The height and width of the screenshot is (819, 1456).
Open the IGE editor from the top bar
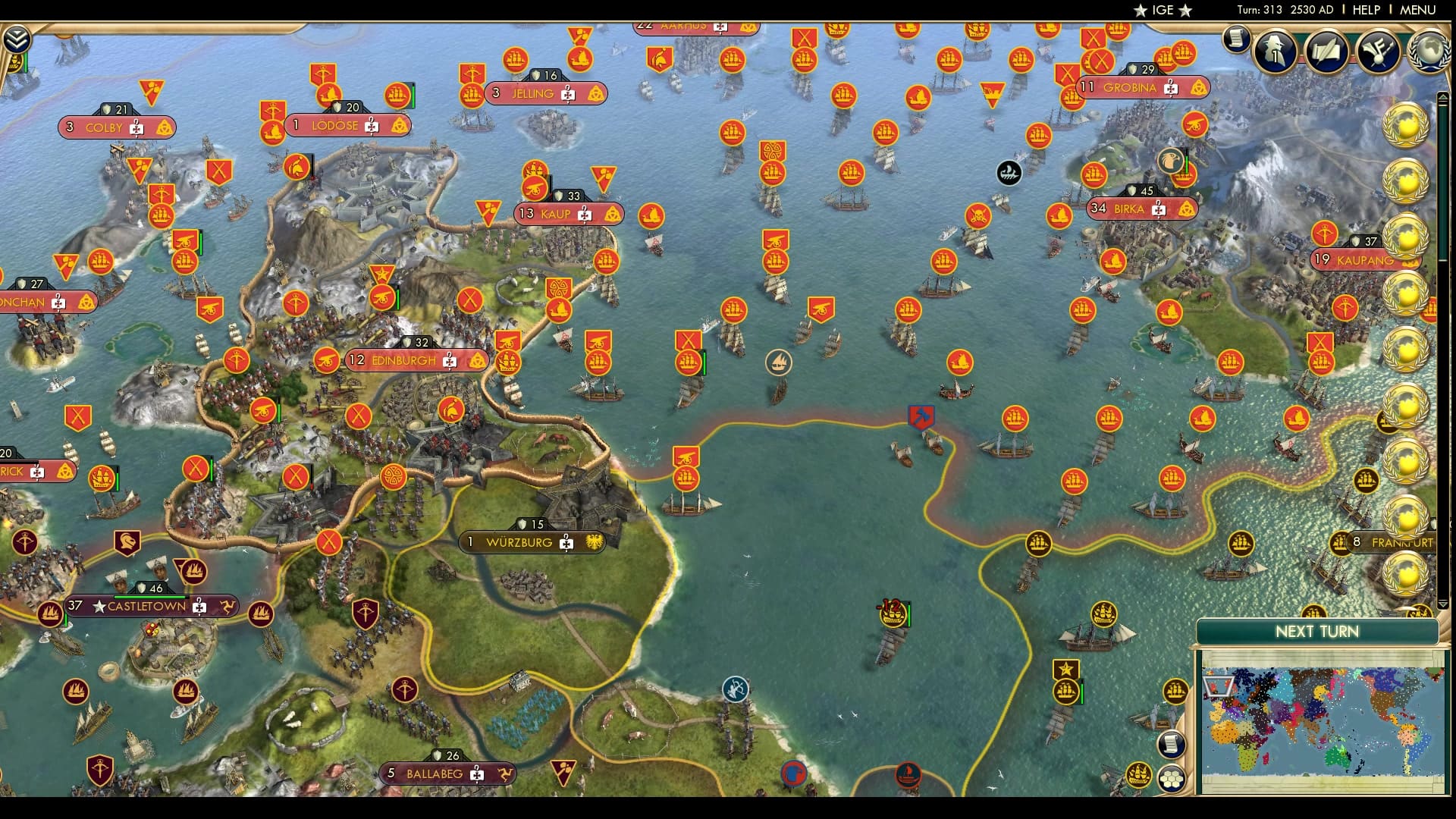point(1164,11)
